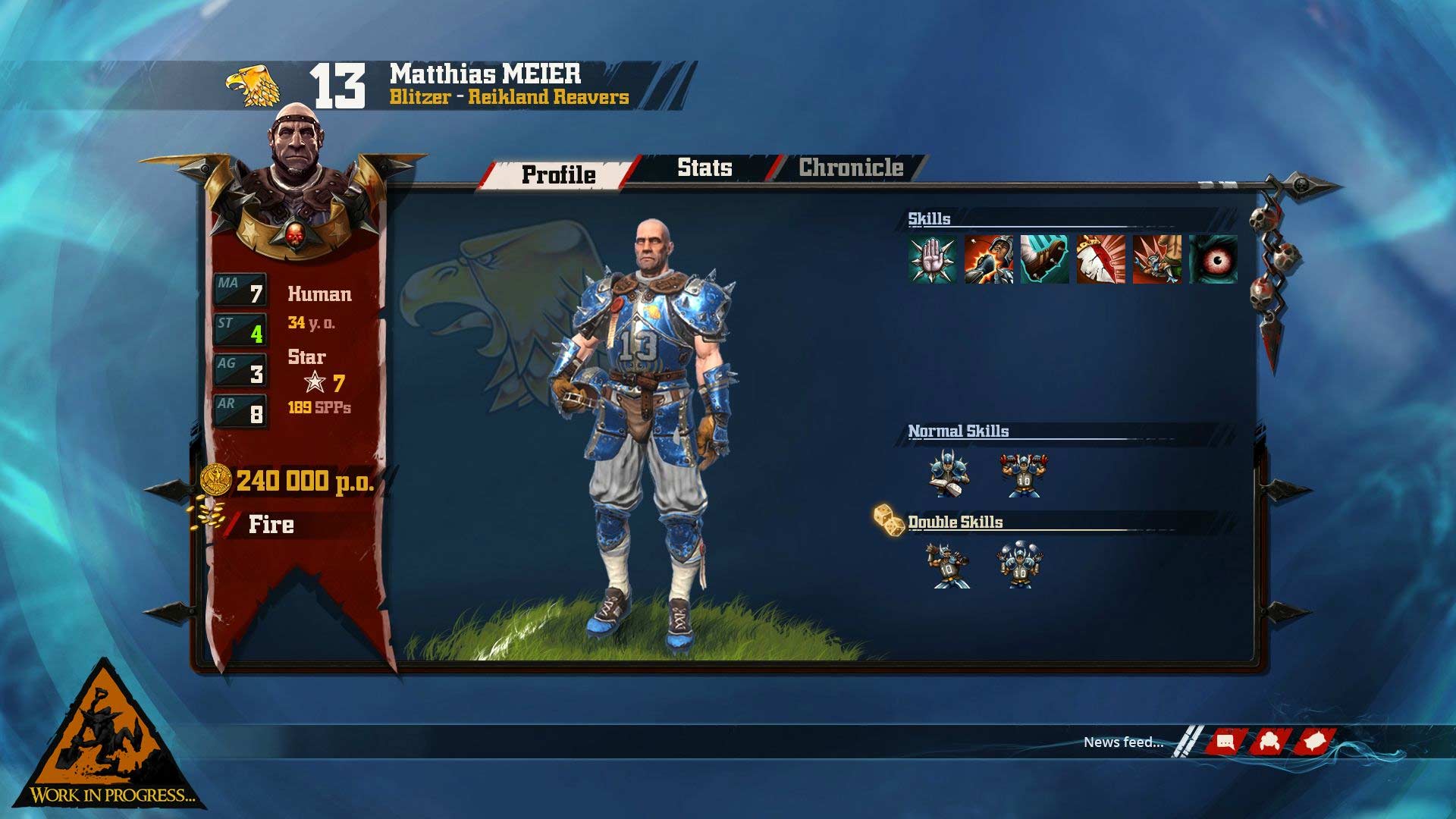Click the red spiky speech bubble button

point(1314,742)
